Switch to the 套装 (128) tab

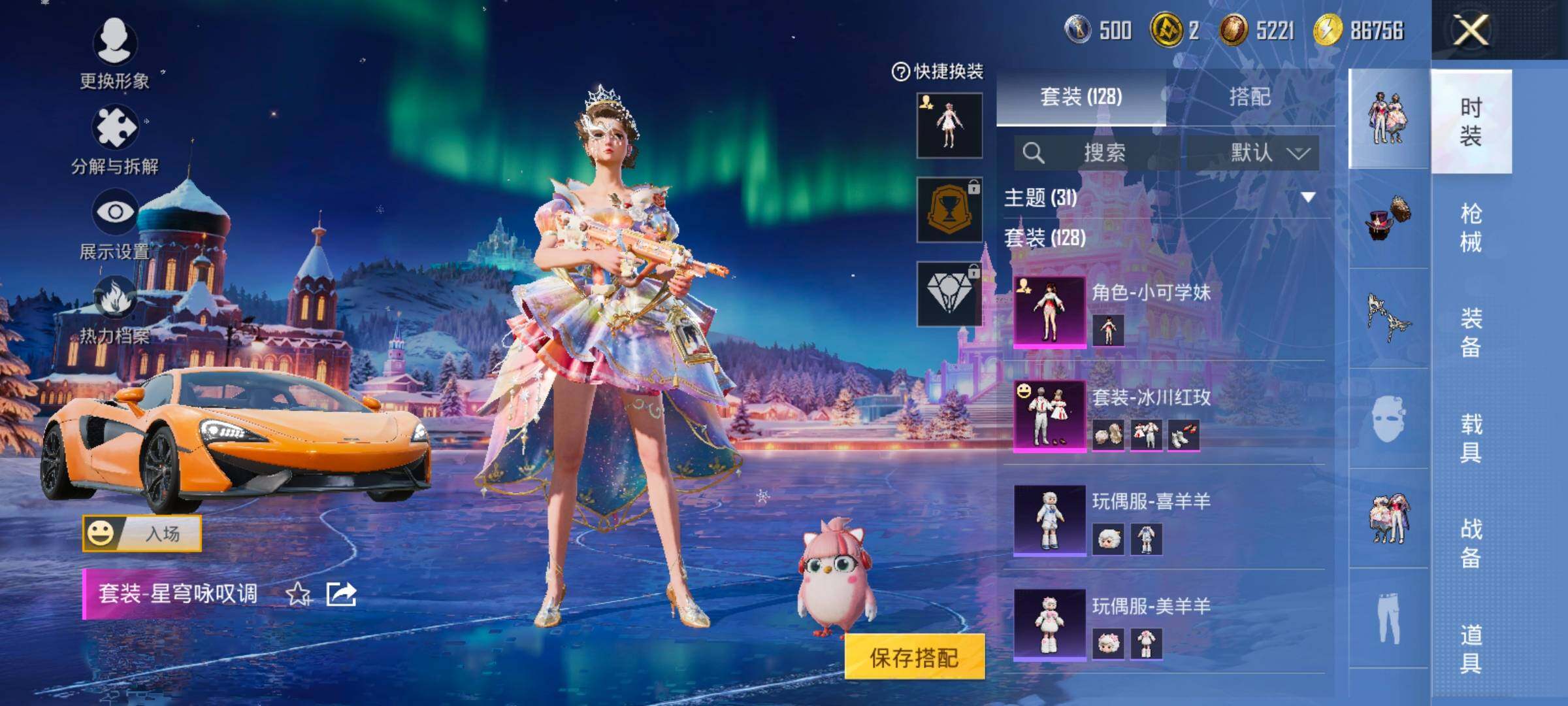tap(1081, 97)
